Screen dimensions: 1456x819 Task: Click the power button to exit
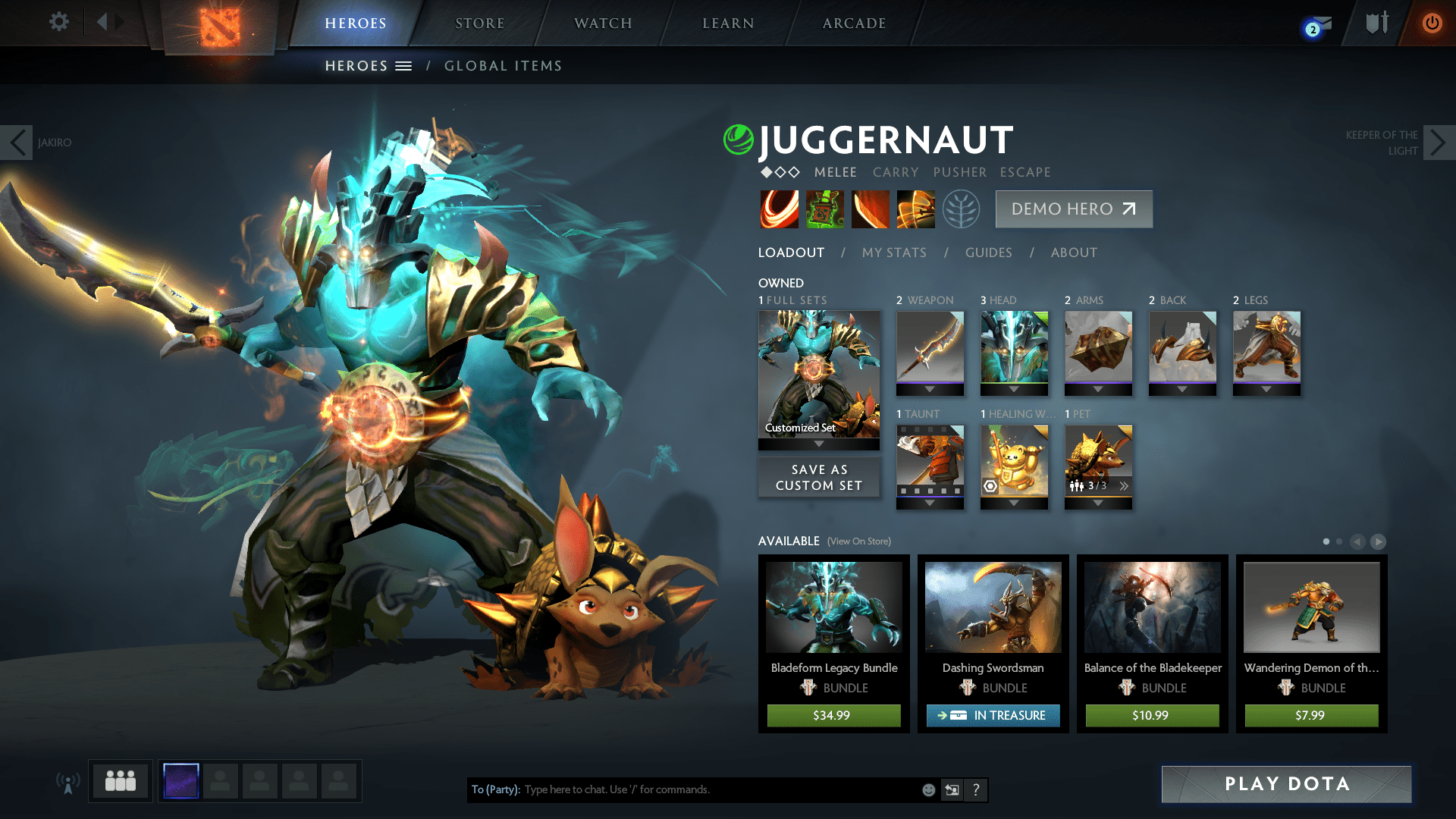[1432, 23]
